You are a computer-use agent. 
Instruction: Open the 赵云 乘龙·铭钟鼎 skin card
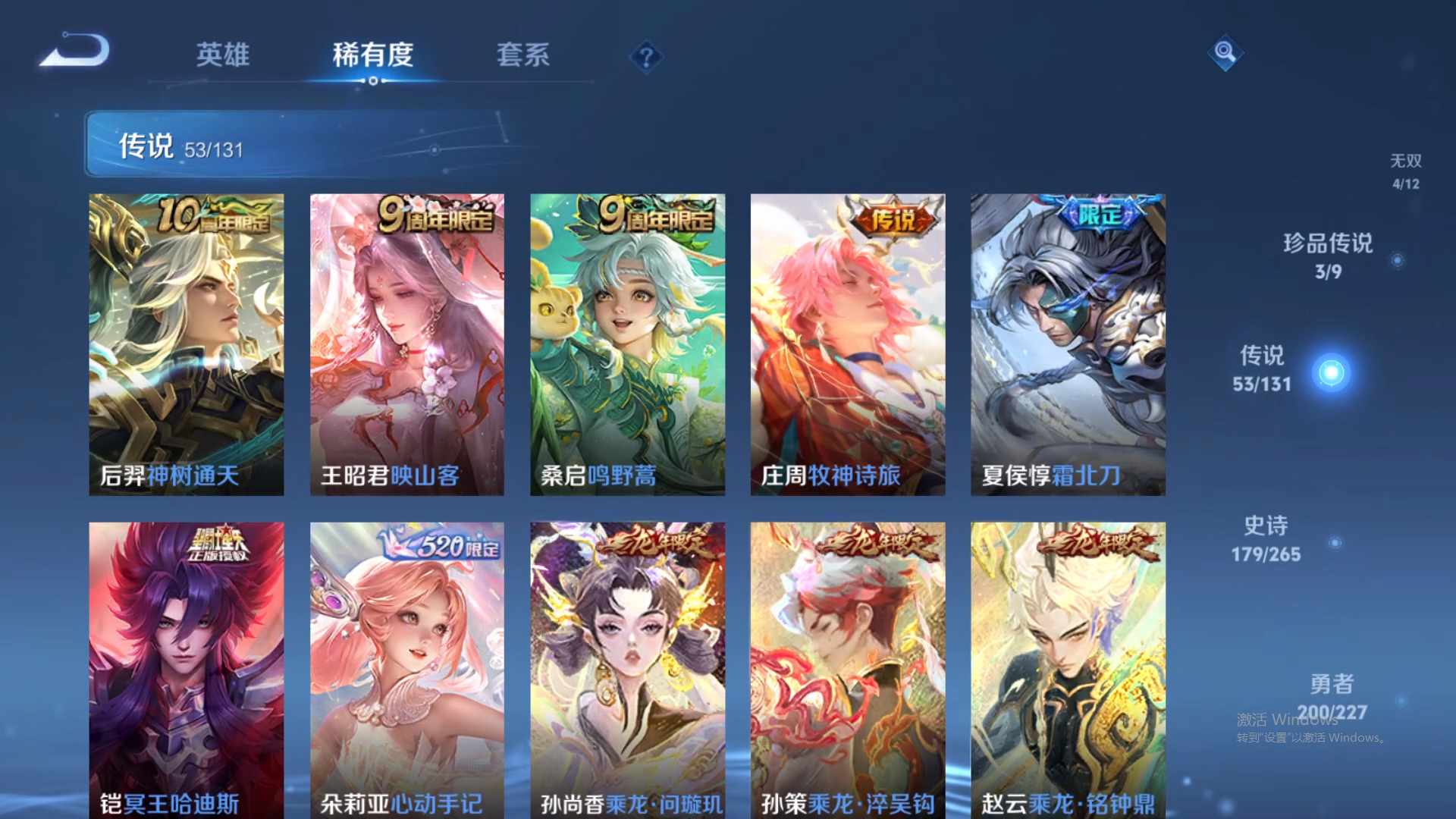(1067, 667)
